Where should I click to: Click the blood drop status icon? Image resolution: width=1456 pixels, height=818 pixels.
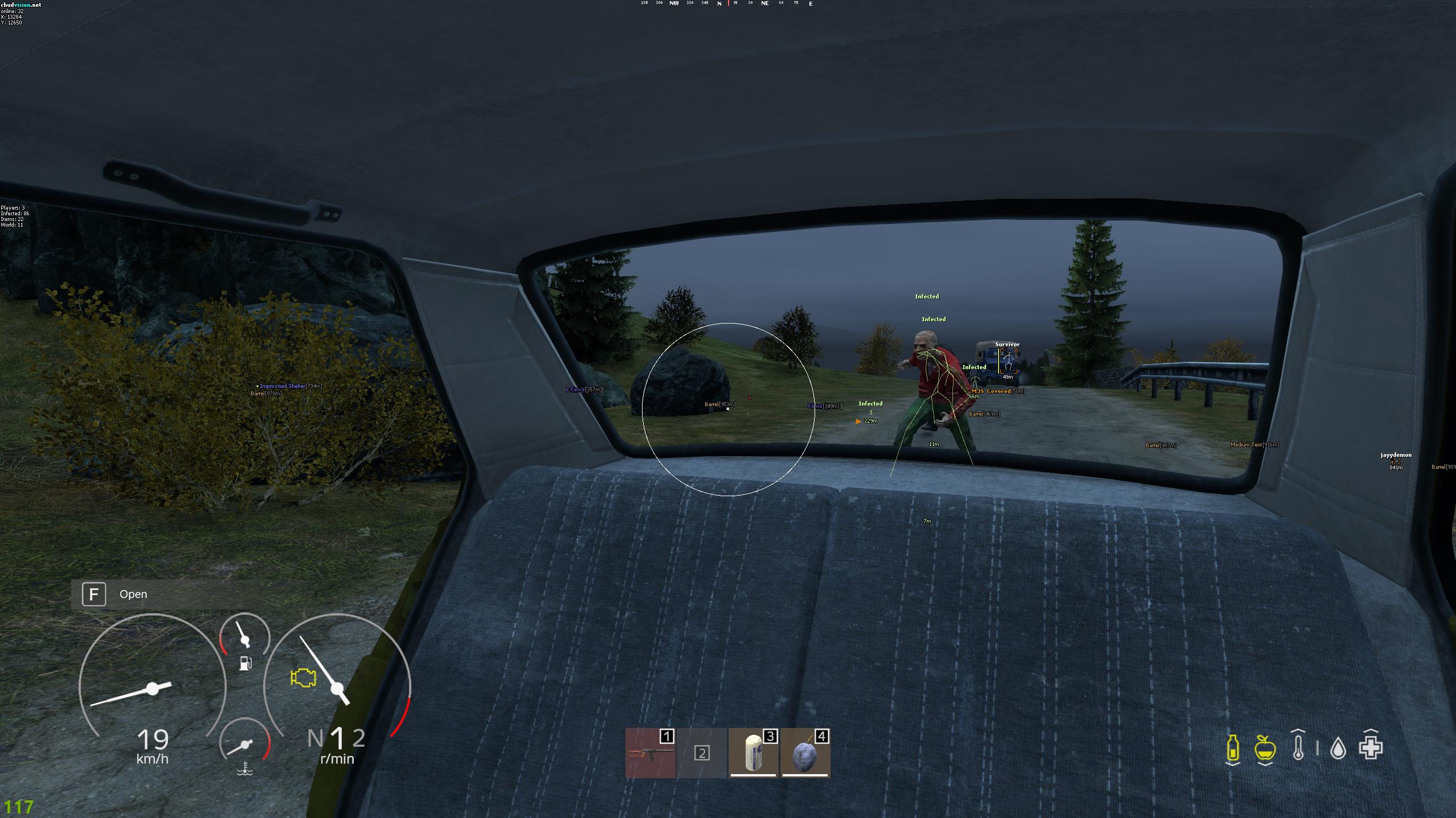[x=1338, y=749]
